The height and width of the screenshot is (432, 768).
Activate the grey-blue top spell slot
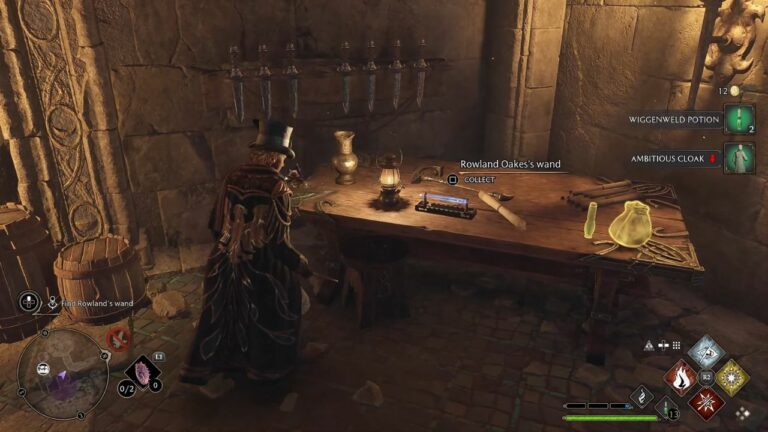(707, 353)
